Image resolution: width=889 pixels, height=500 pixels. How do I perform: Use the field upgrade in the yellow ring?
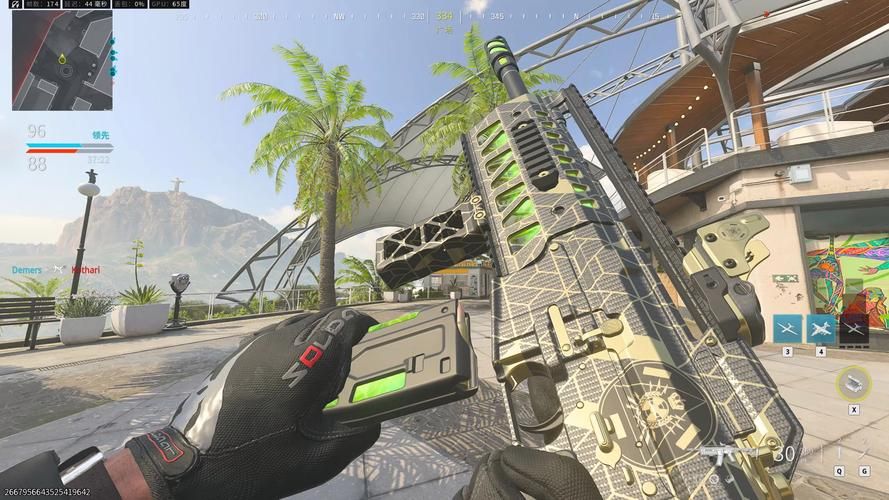[x=853, y=381]
